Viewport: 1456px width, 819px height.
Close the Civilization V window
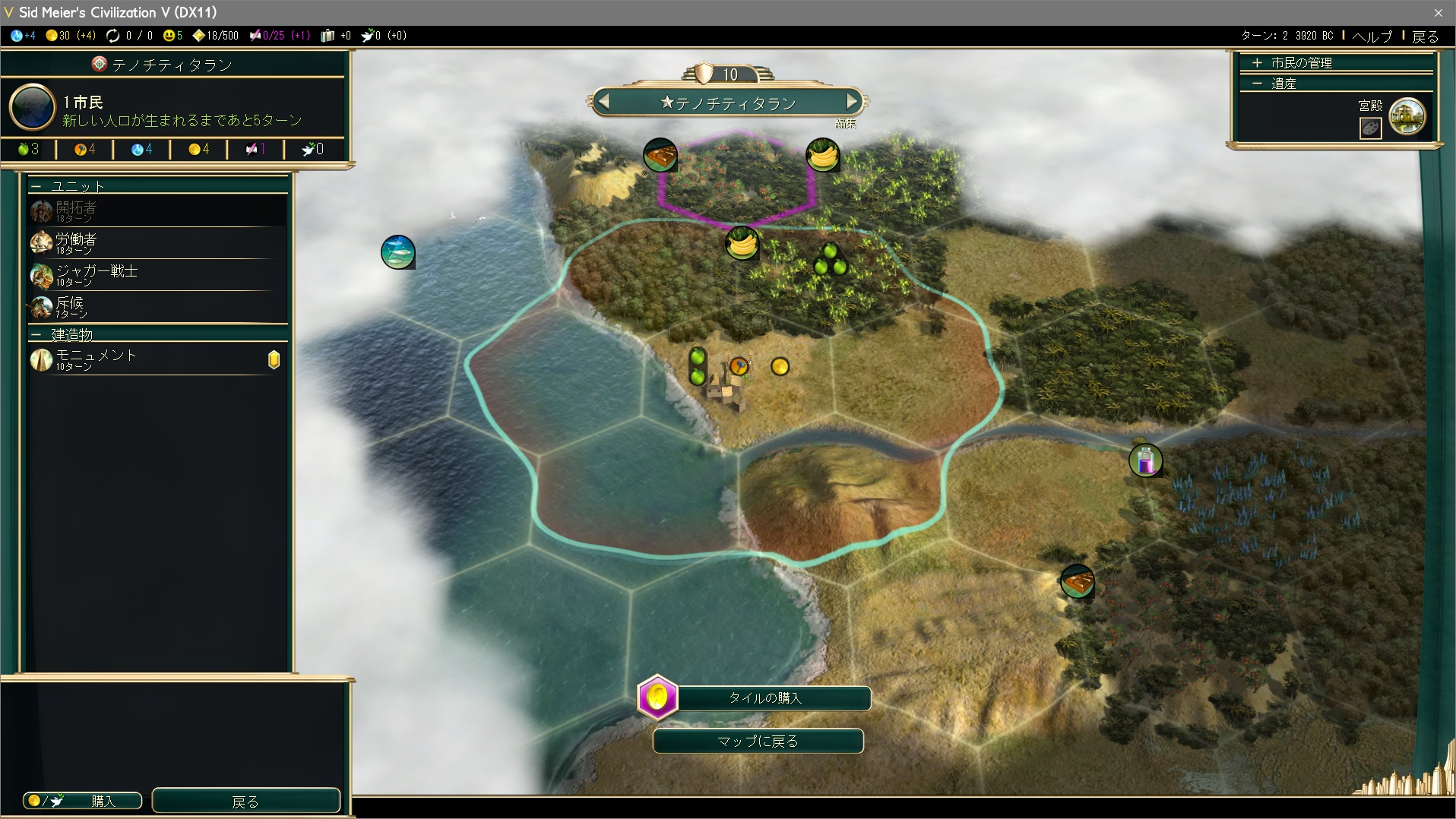coord(1438,13)
